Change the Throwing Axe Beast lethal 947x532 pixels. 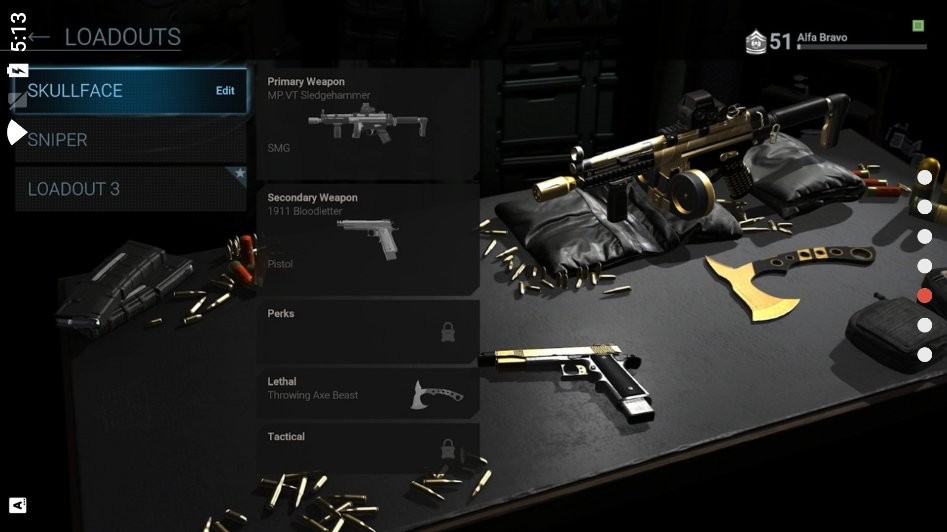coord(367,392)
